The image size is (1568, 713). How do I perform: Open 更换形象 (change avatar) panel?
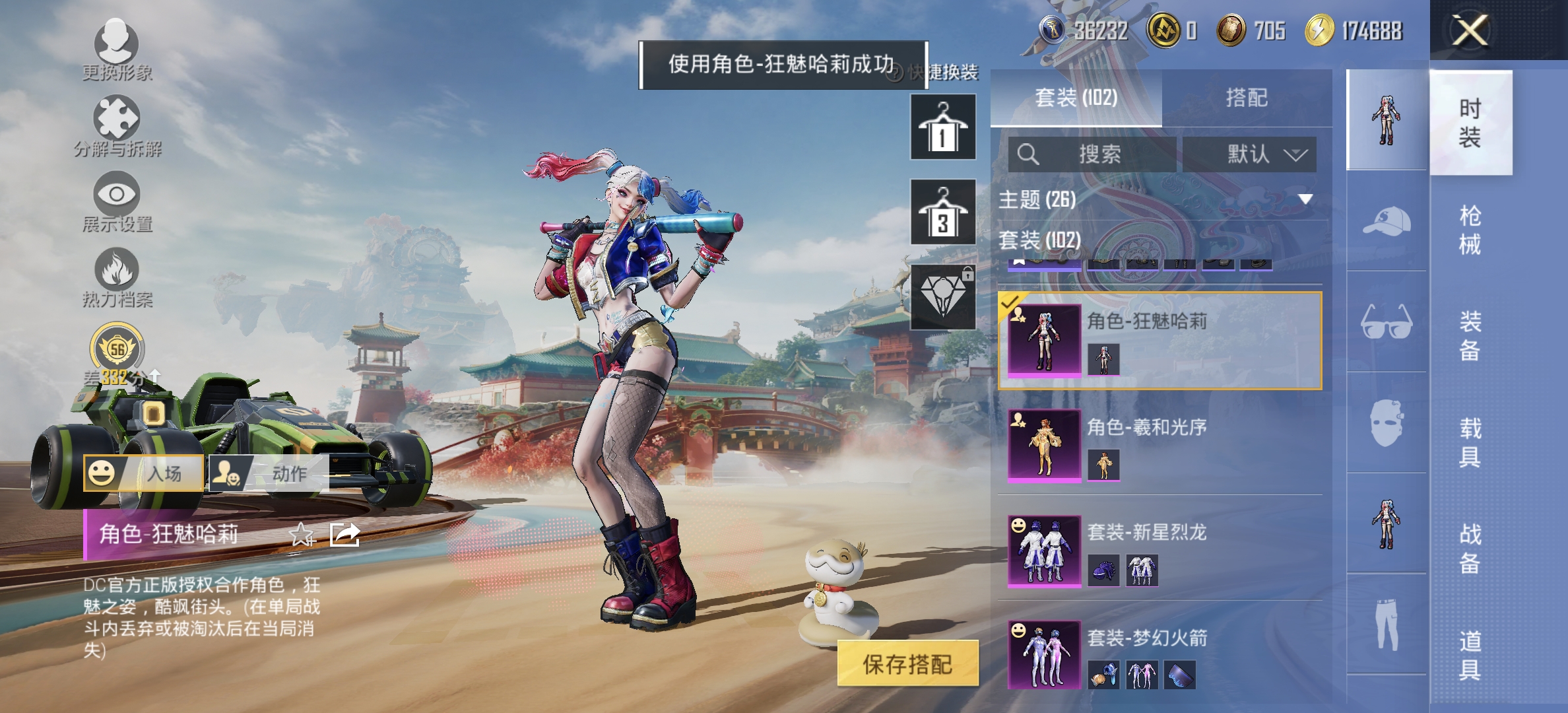point(115,40)
